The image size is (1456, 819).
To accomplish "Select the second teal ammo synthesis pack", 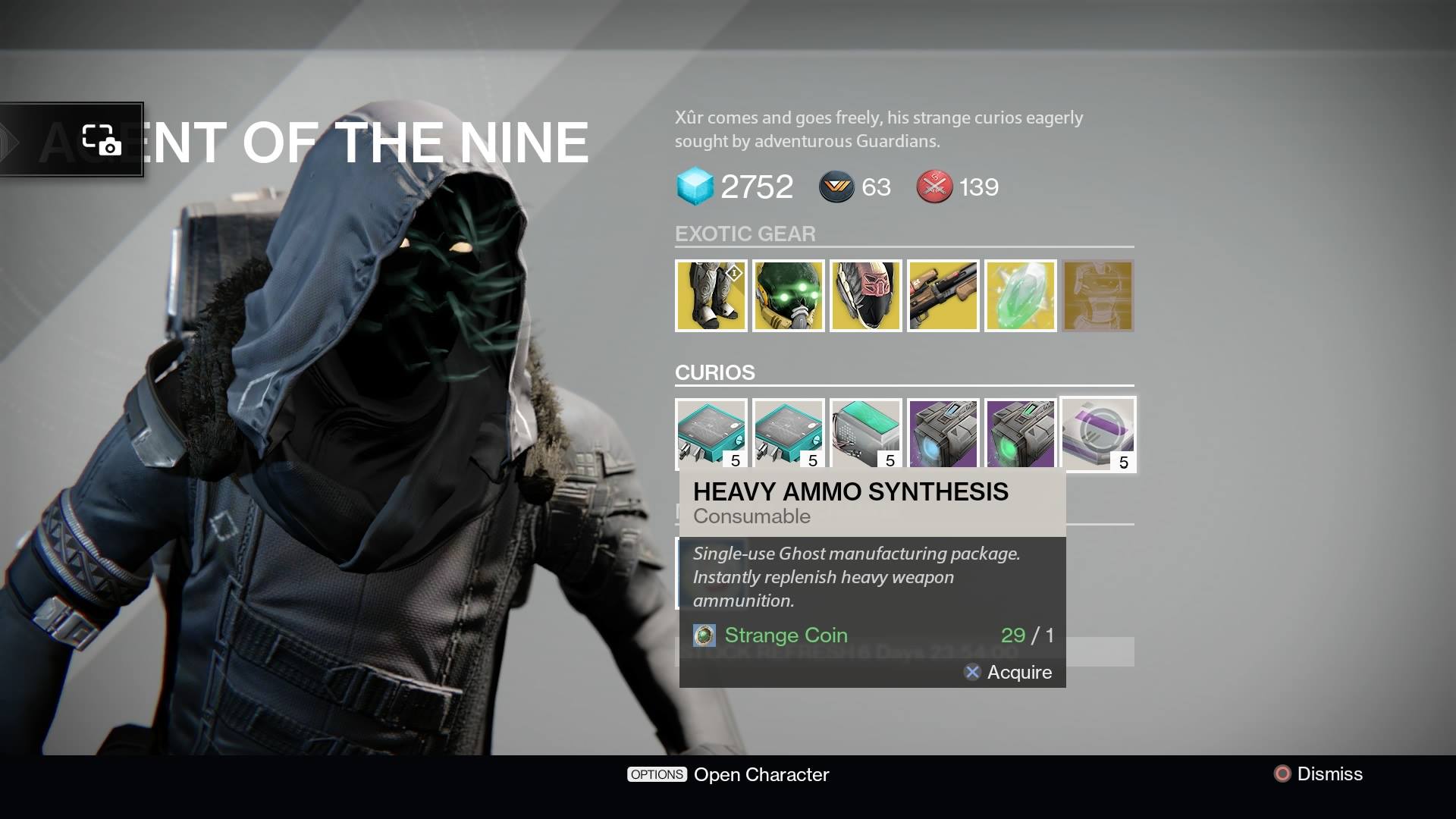I will (789, 434).
